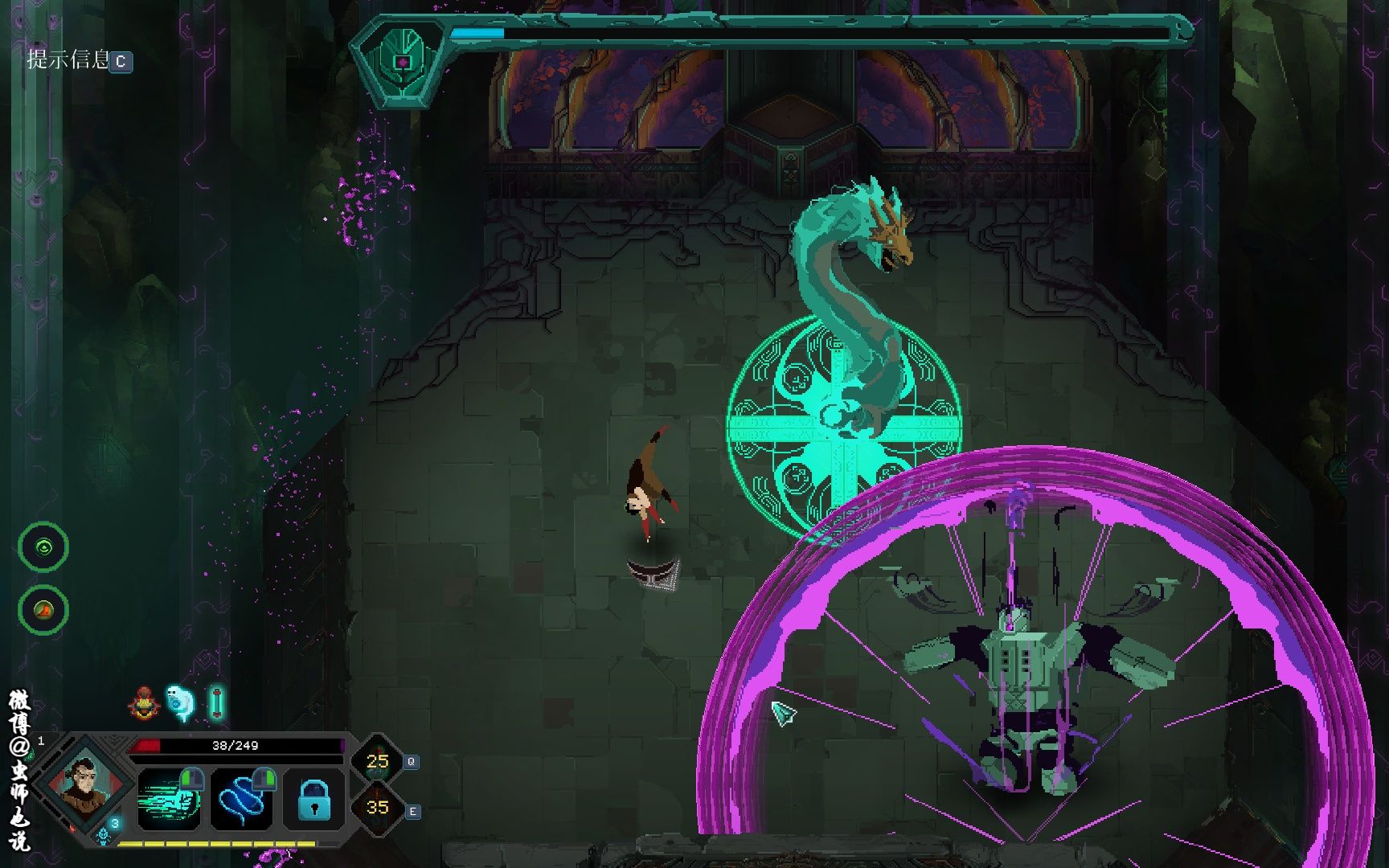Select the locked padlock skill slot
The width and height of the screenshot is (1389, 868).
[313, 799]
